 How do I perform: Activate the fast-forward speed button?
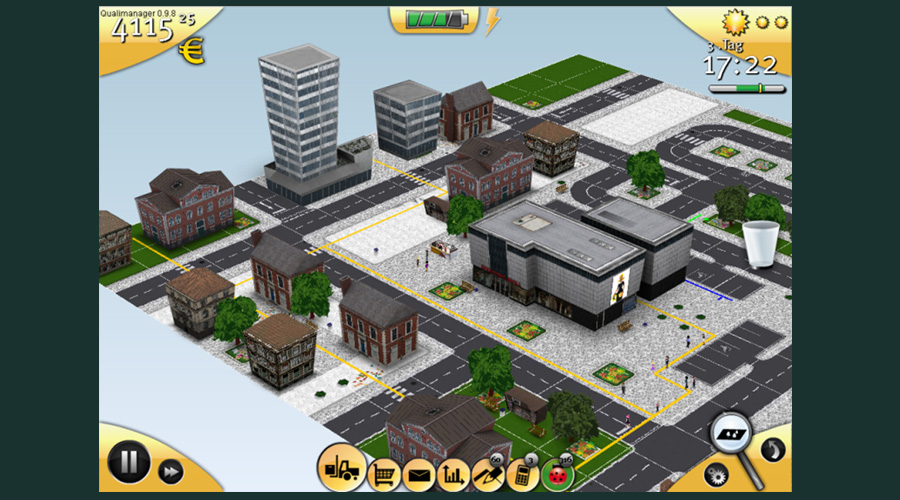tap(171, 471)
